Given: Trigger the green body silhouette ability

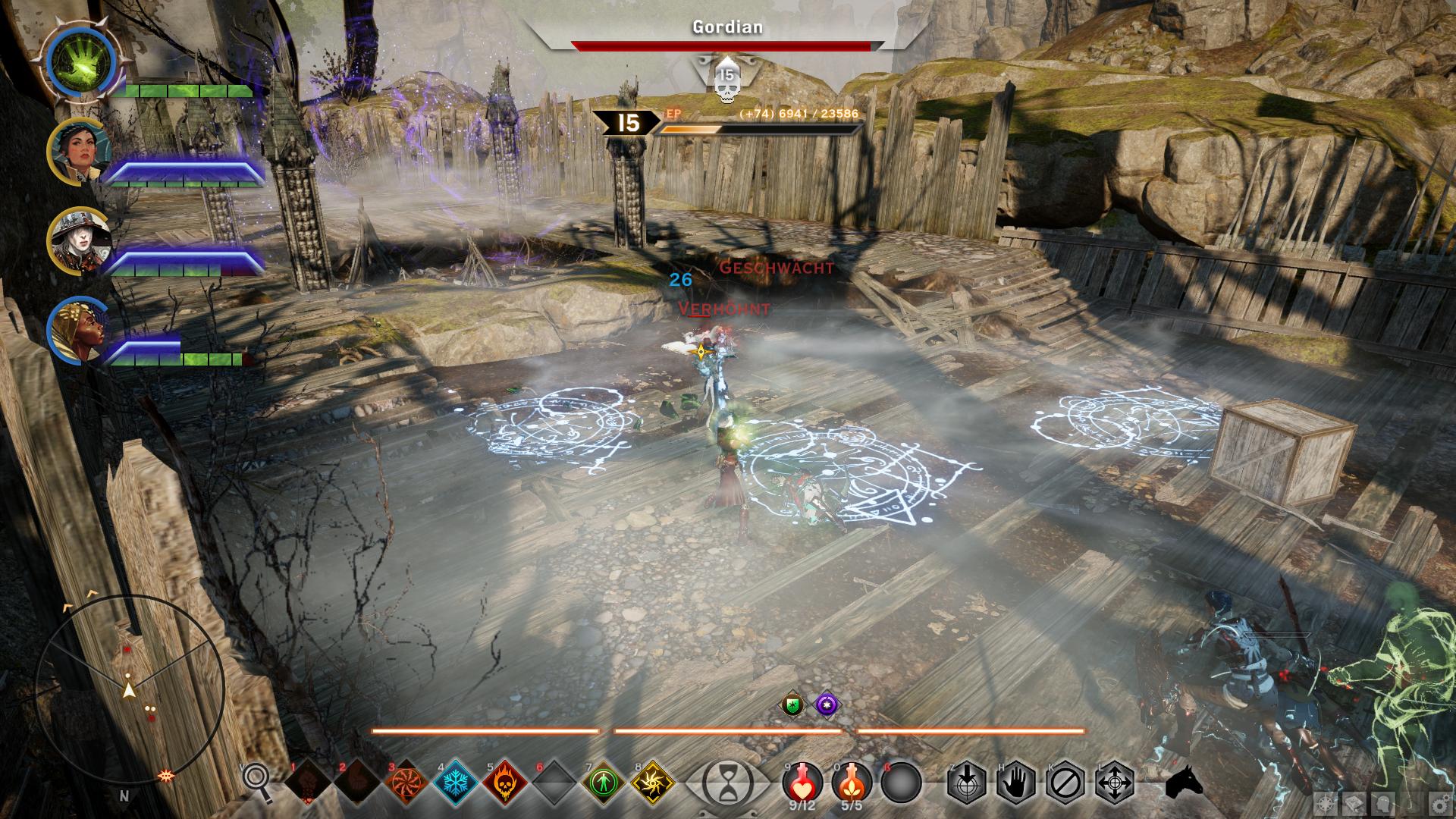Looking at the screenshot, I should (604, 781).
